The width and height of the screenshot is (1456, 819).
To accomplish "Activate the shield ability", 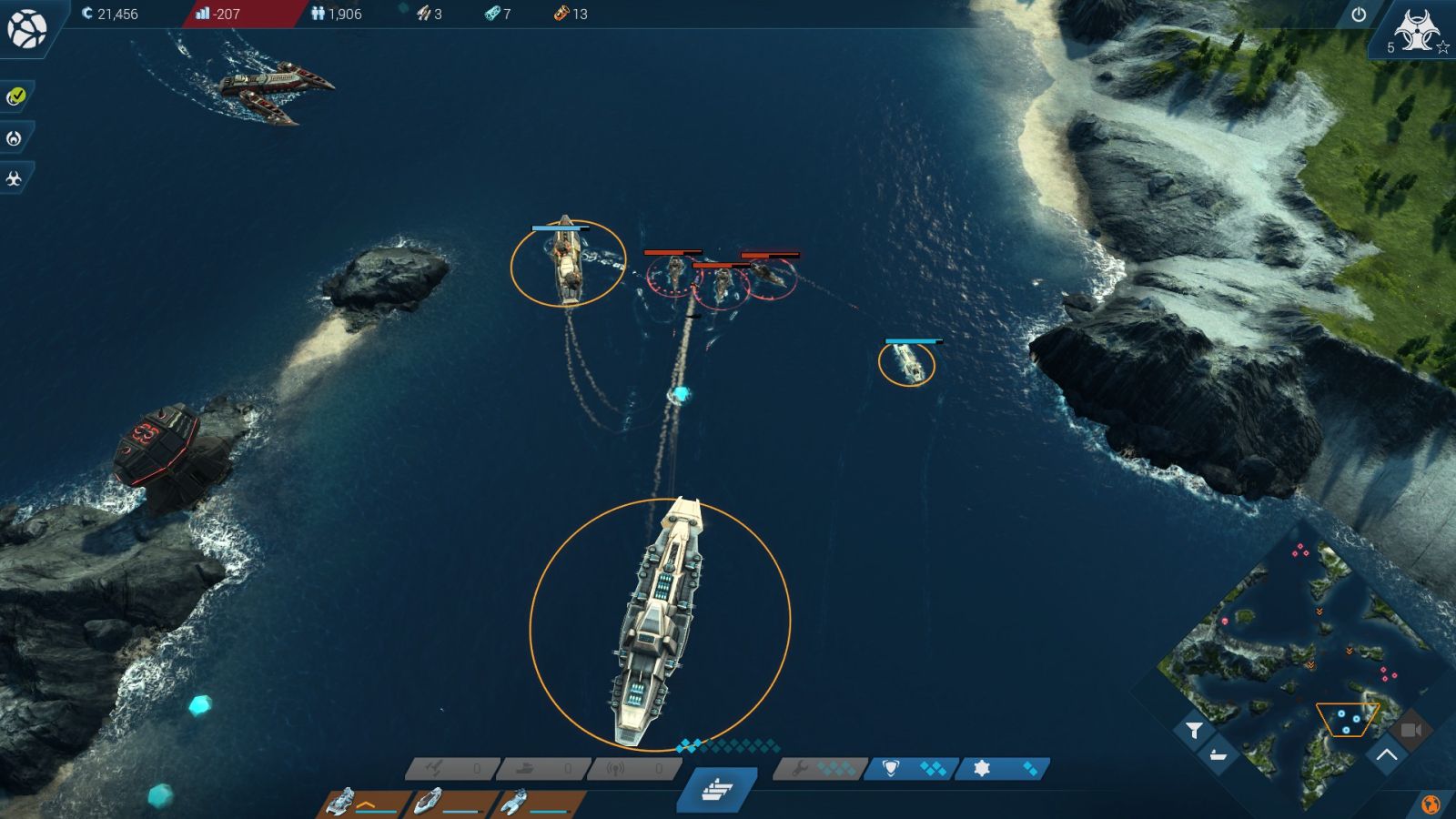I will (910, 769).
